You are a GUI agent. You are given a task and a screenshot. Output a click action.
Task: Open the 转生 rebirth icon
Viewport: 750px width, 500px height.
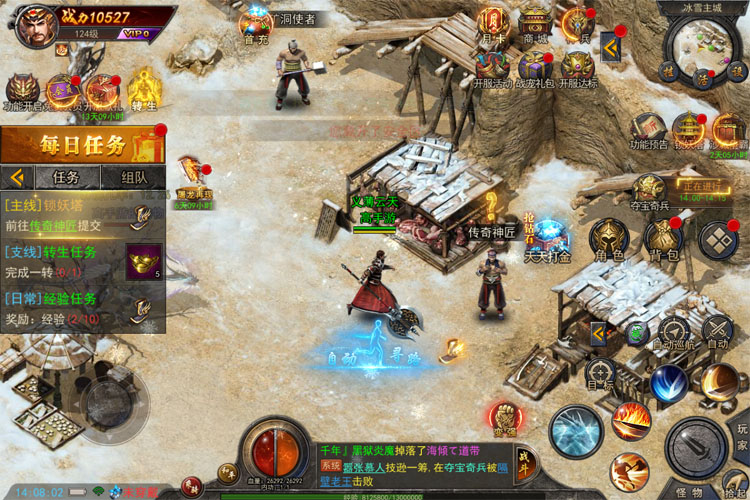coord(144,88)
